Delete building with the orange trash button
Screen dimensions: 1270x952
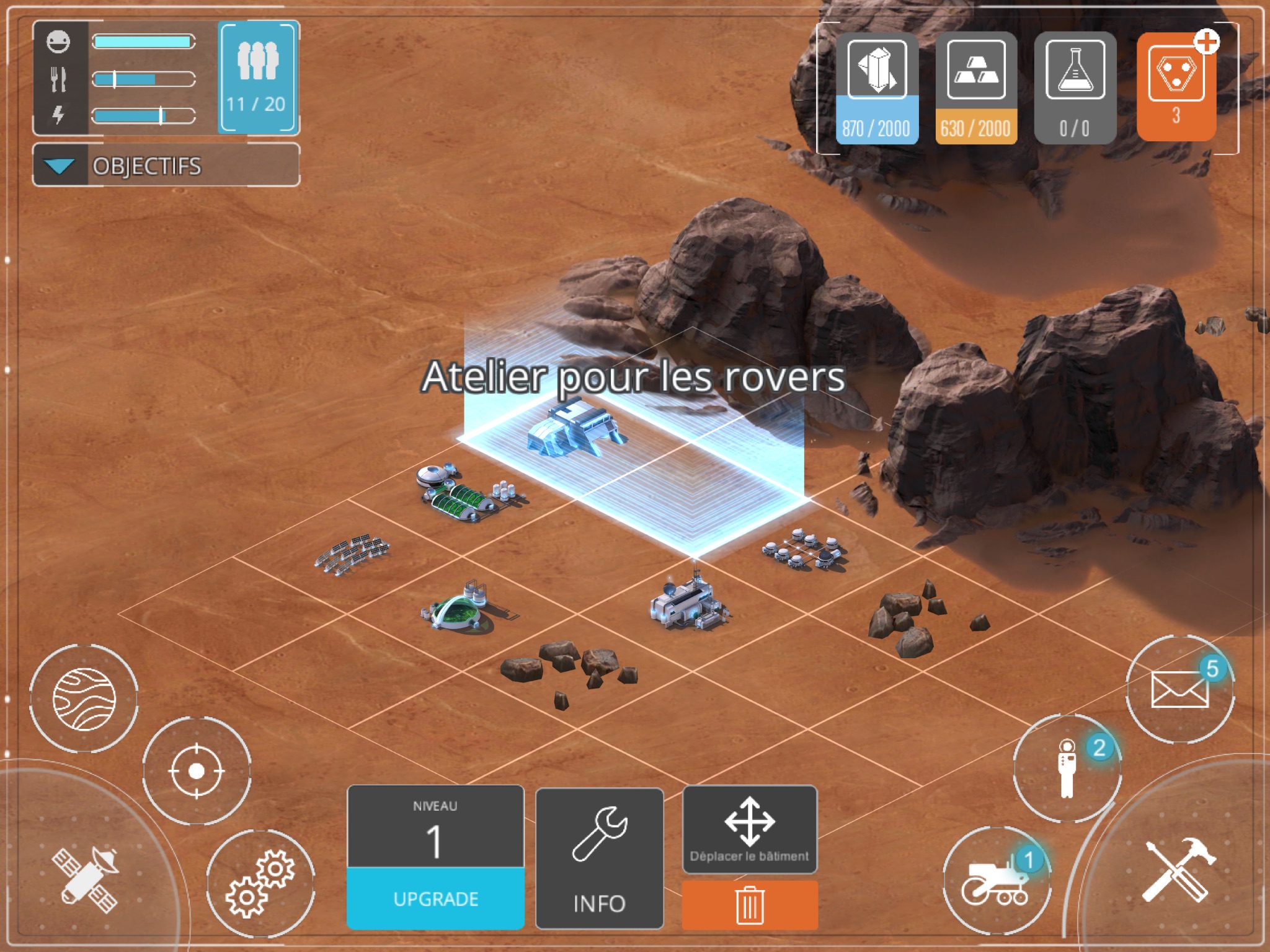coord(749,905)
